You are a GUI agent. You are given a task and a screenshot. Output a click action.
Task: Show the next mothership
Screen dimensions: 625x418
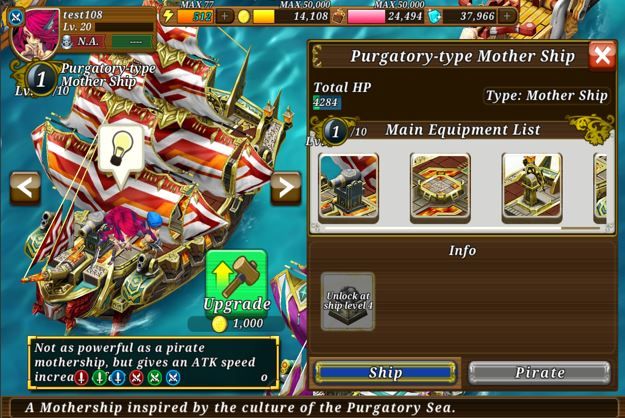[285, 187]
